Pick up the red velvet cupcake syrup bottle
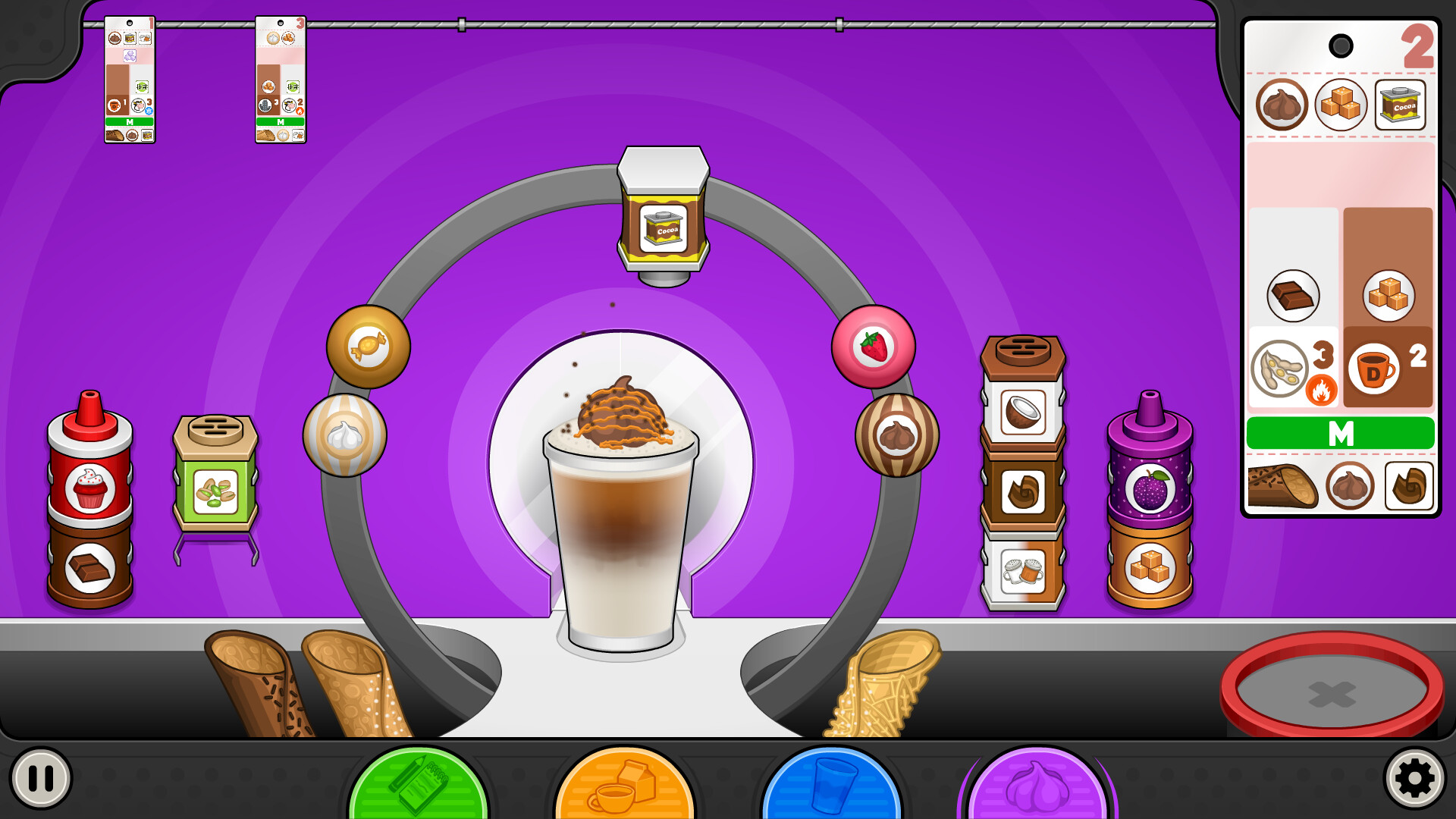The height and width of the screenshot is (819, 1456). [90, 470]
